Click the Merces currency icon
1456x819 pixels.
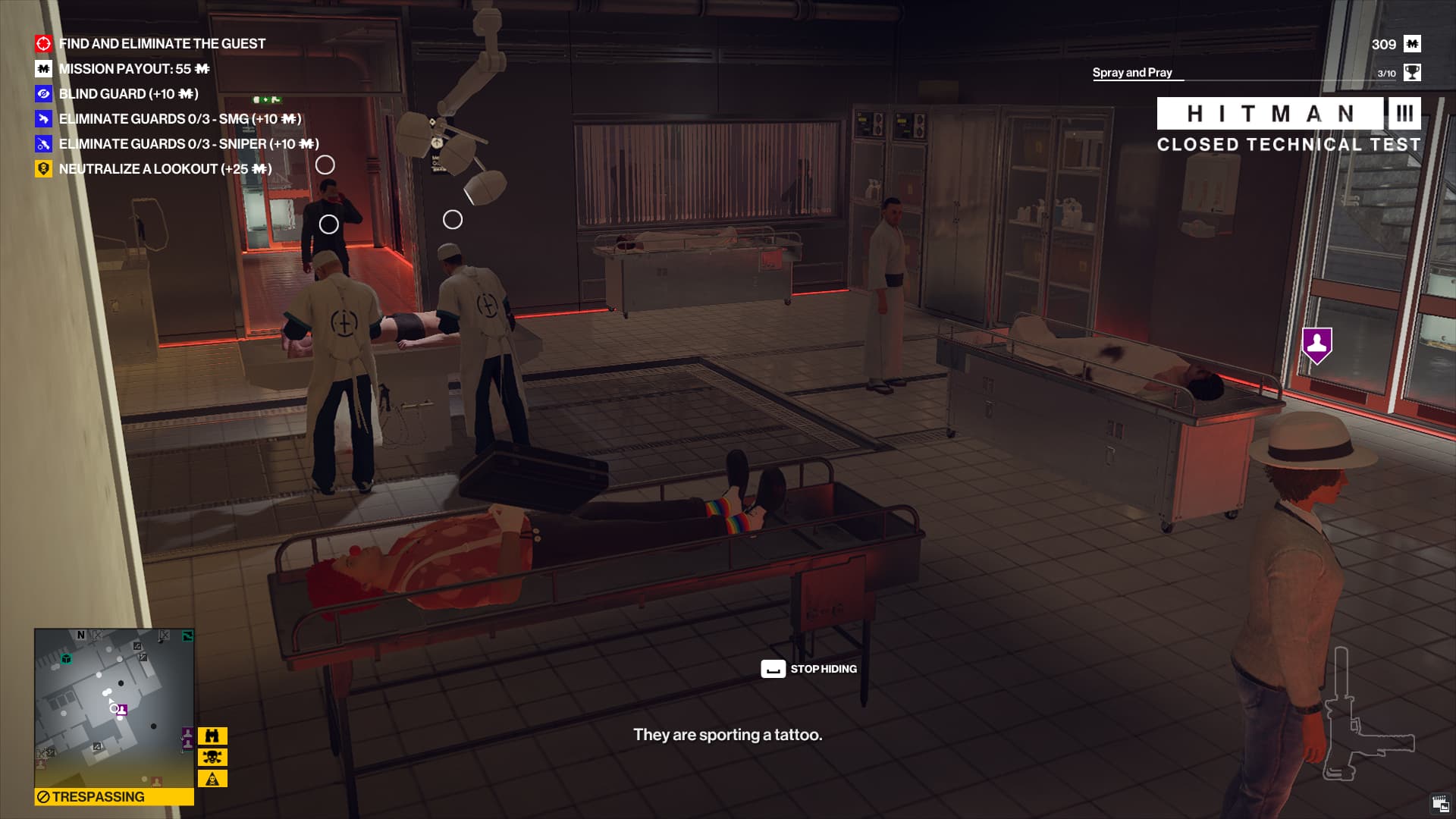coord(1412,44)
